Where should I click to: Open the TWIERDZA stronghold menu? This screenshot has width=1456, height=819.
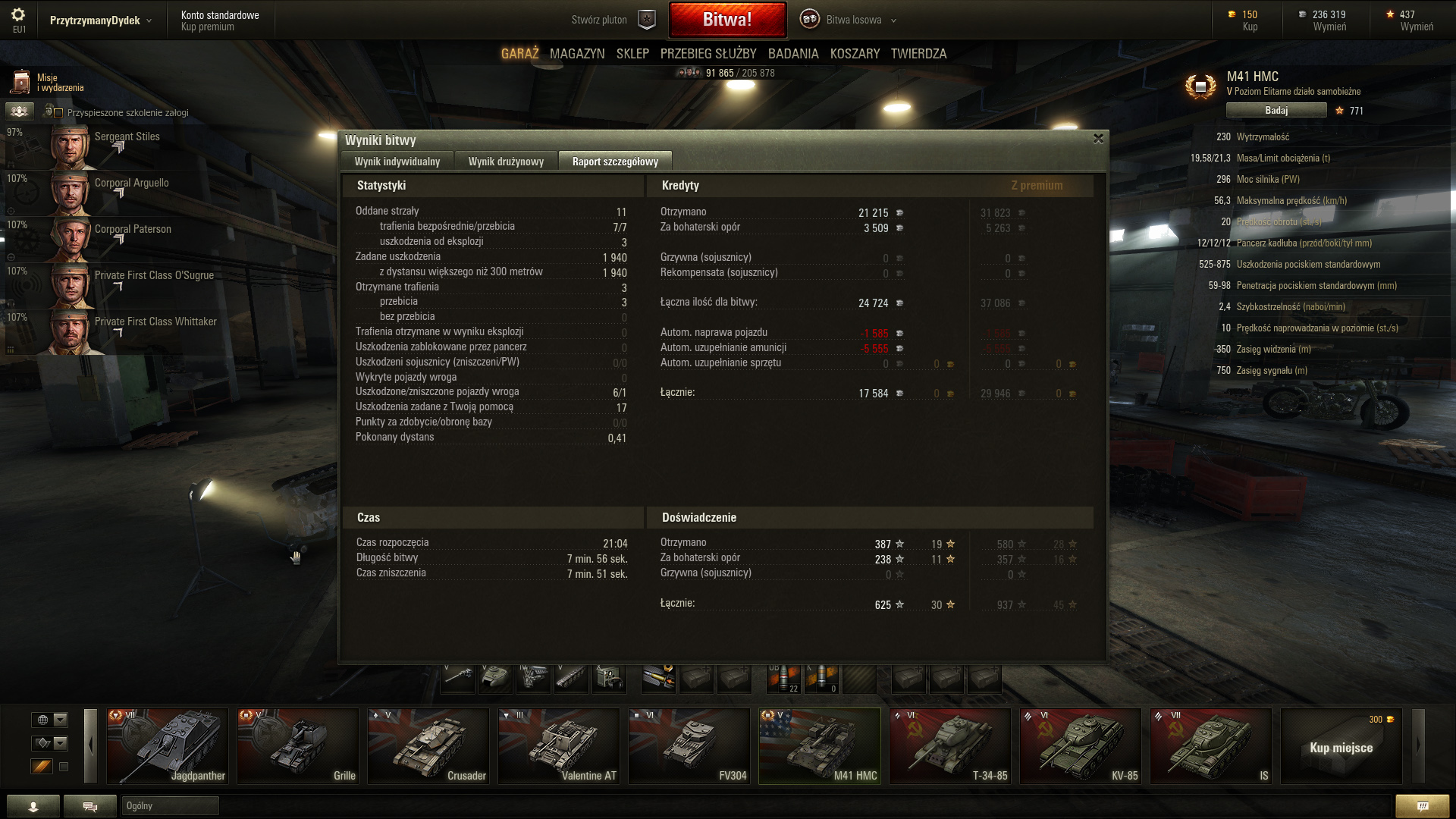tap(918, 54)
